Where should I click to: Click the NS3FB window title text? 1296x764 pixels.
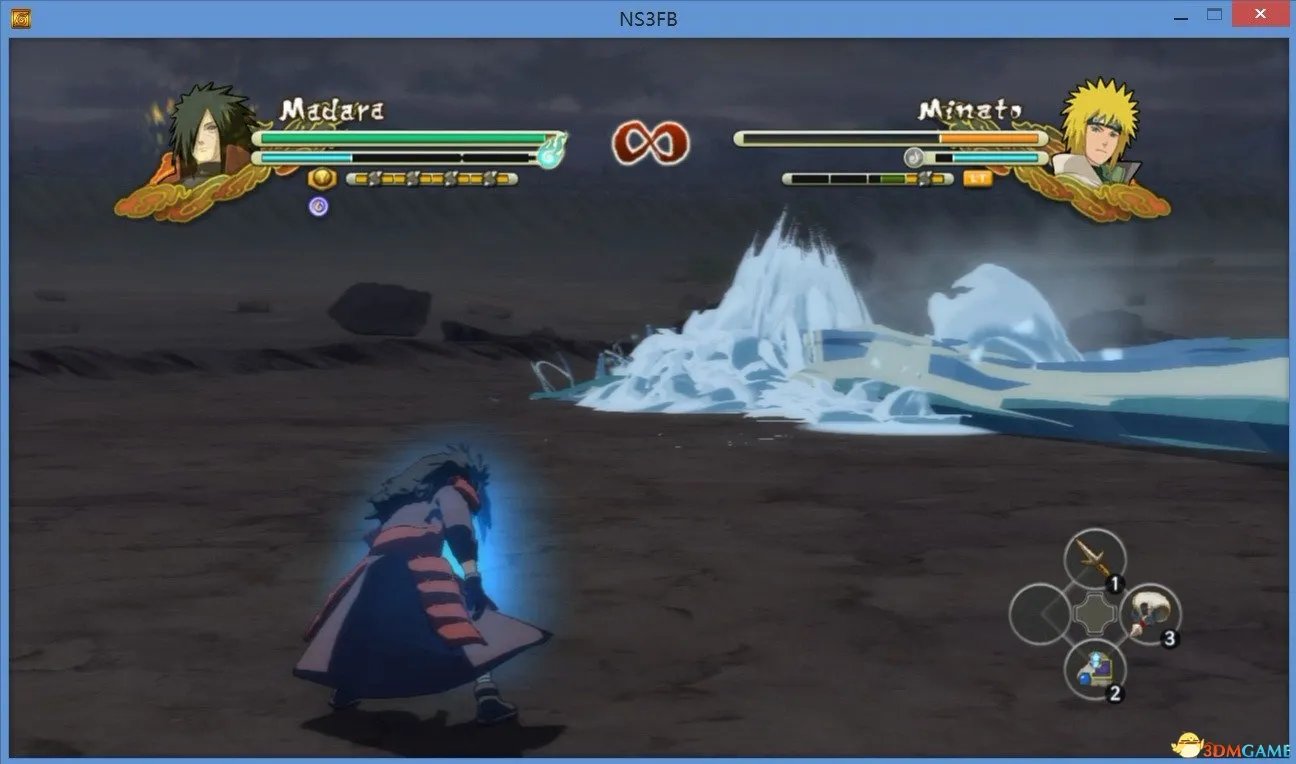(x=648, y=17)
